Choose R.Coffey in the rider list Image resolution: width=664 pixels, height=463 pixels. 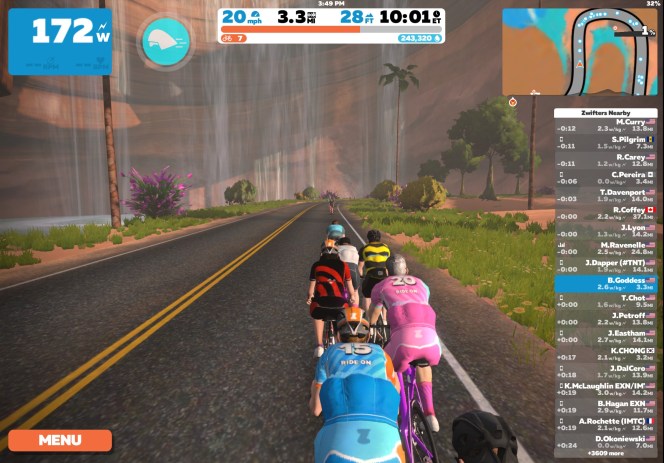[x=605, y=212]
